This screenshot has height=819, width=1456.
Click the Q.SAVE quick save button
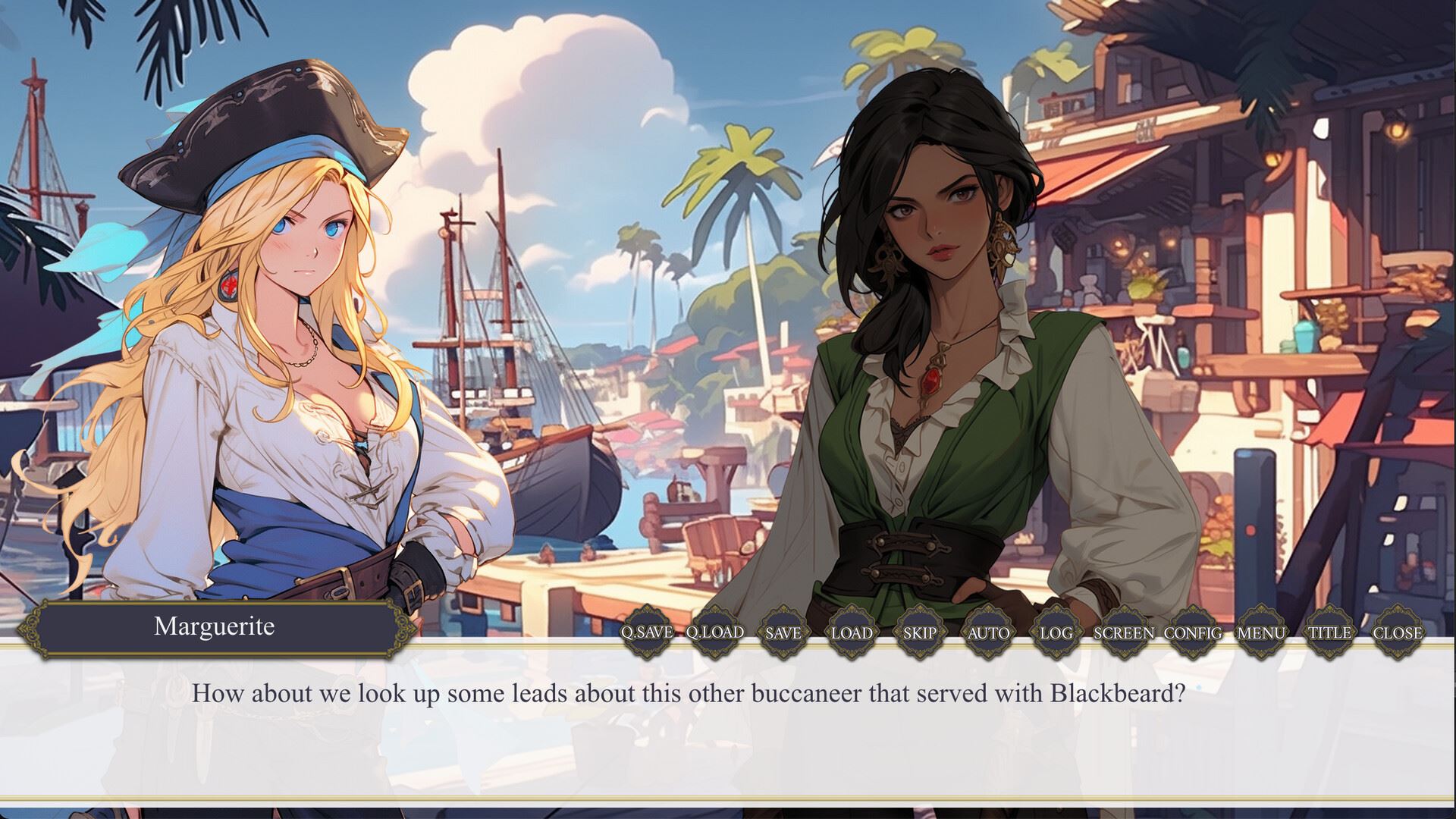647,632
